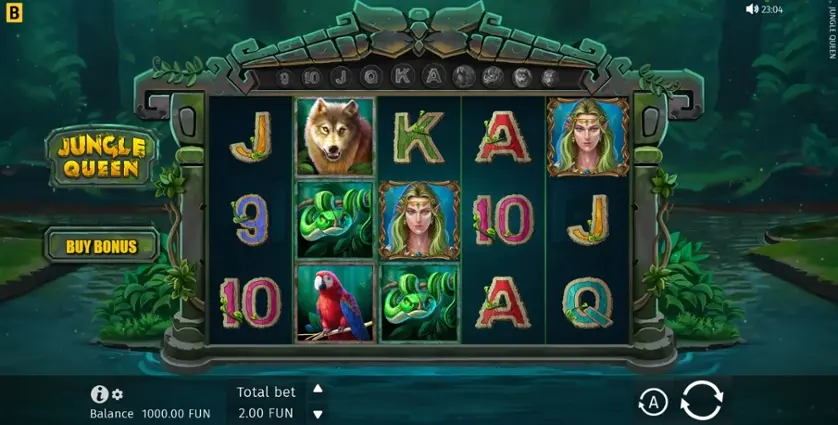Open the game info with the i icon
838x425 pixels.
click(x=99, y=395)
